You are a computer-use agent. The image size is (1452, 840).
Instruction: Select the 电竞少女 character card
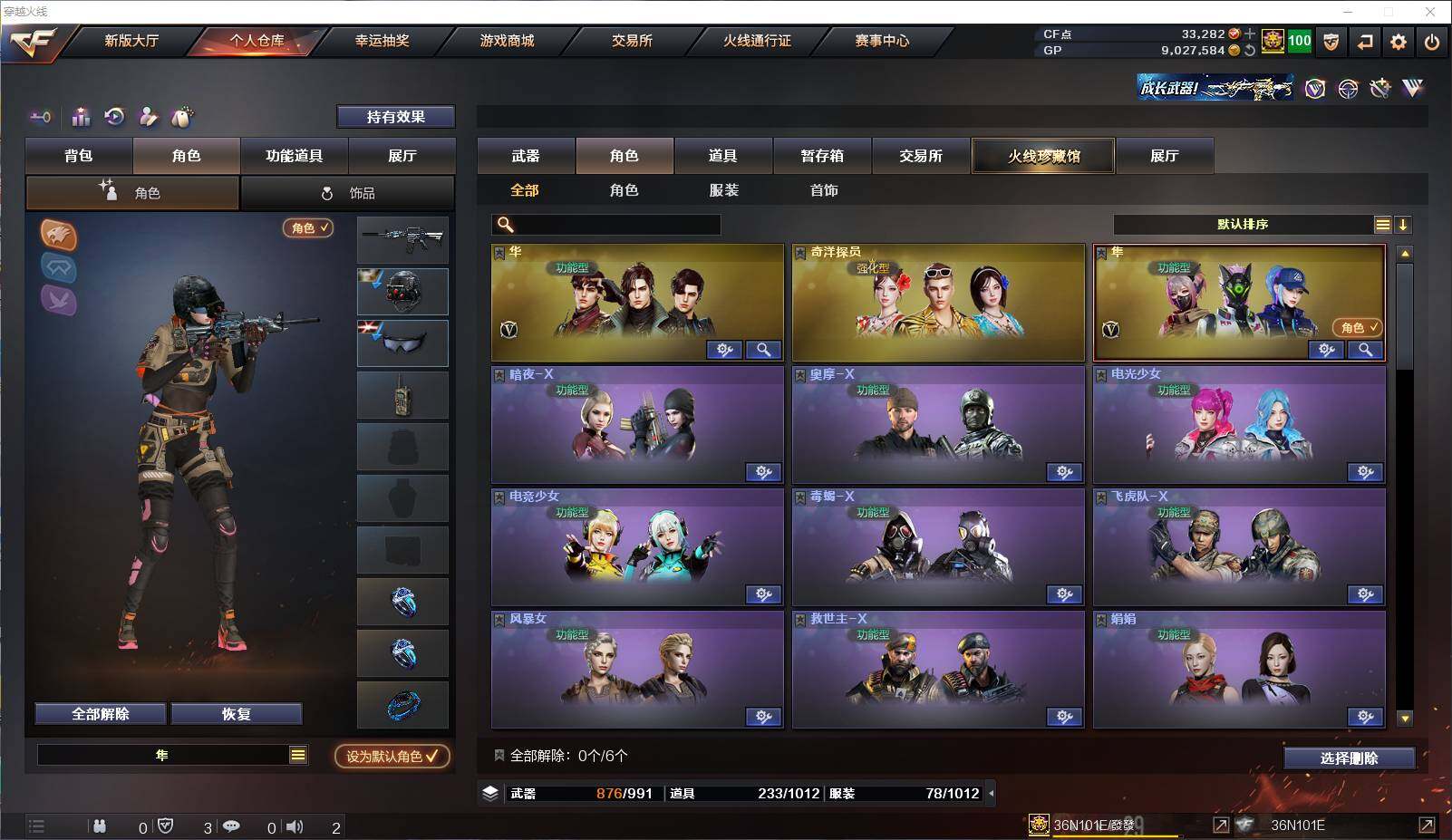pos(637,546)
